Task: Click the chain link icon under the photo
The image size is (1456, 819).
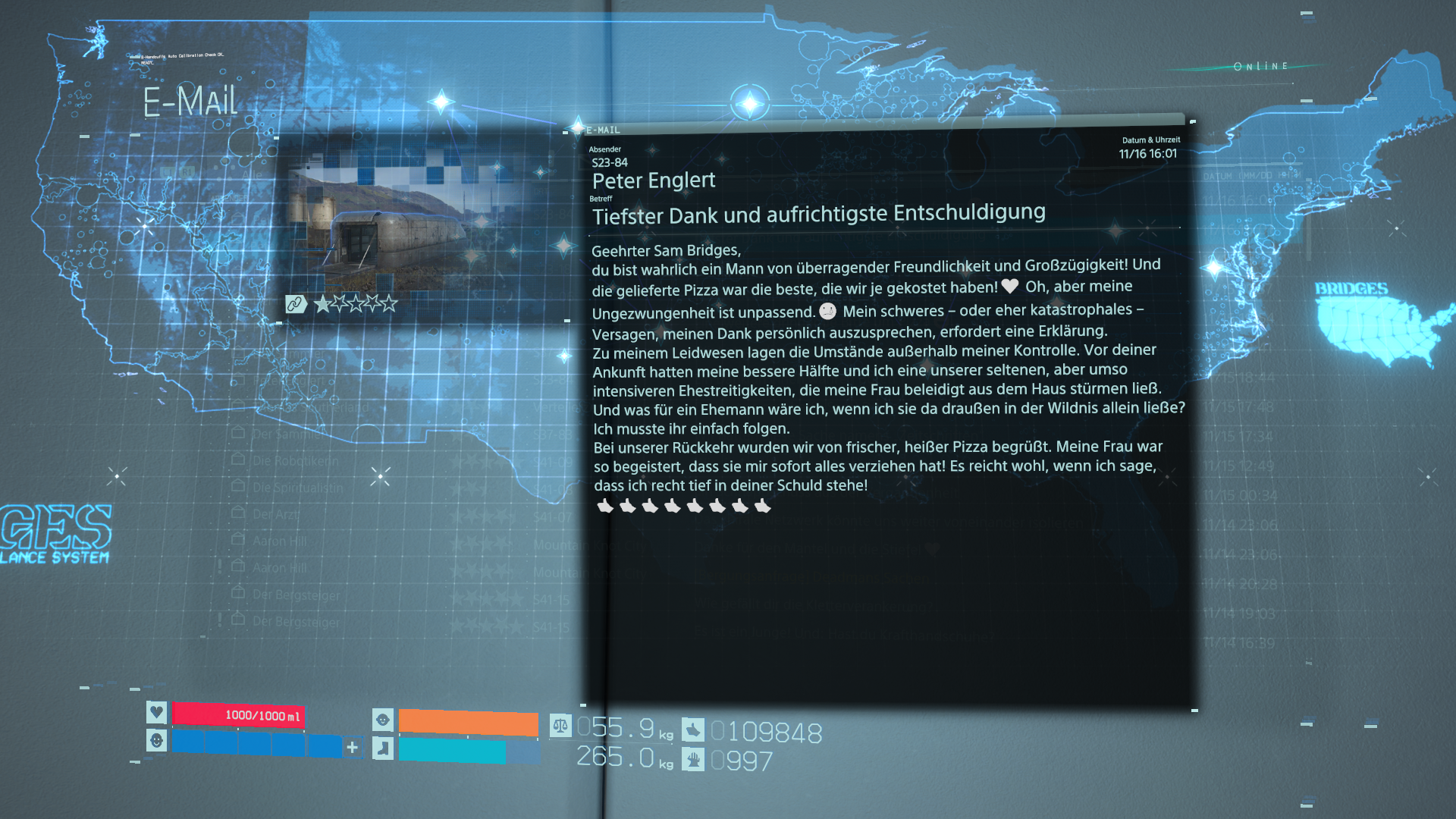Action: 295,304
